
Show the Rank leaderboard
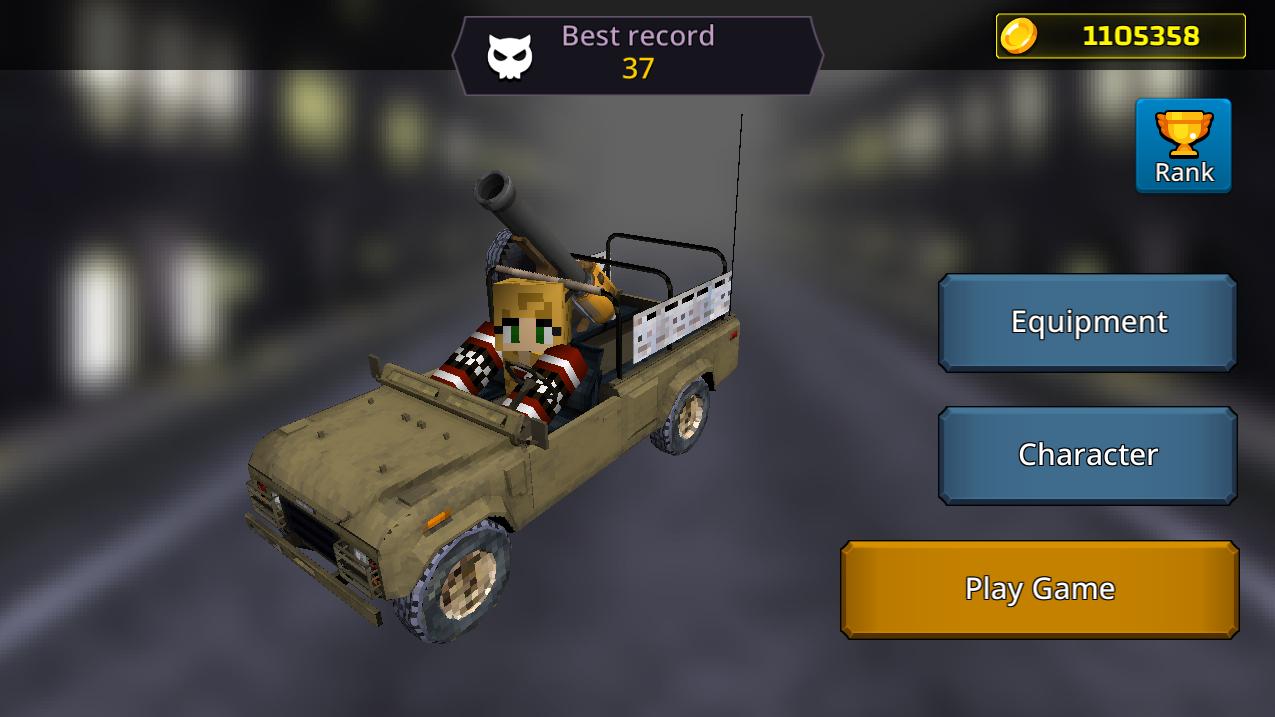click(x=1183, y=146)
